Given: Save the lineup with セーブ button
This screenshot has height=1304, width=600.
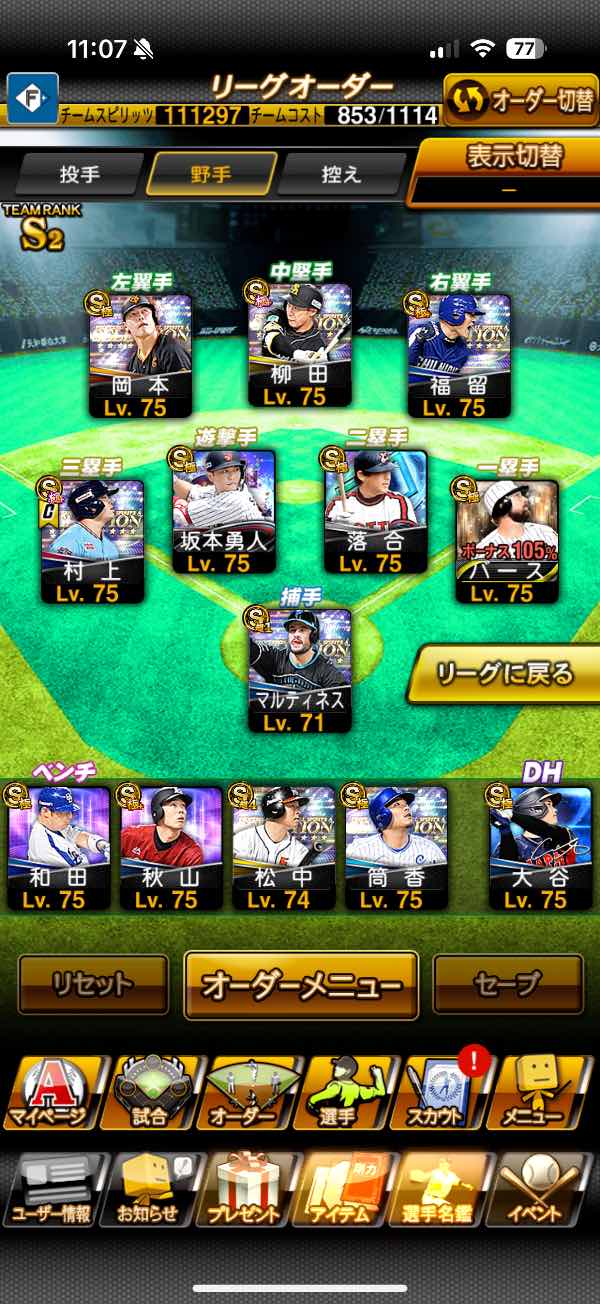Looking at the screenshot, I should [508, 984].
